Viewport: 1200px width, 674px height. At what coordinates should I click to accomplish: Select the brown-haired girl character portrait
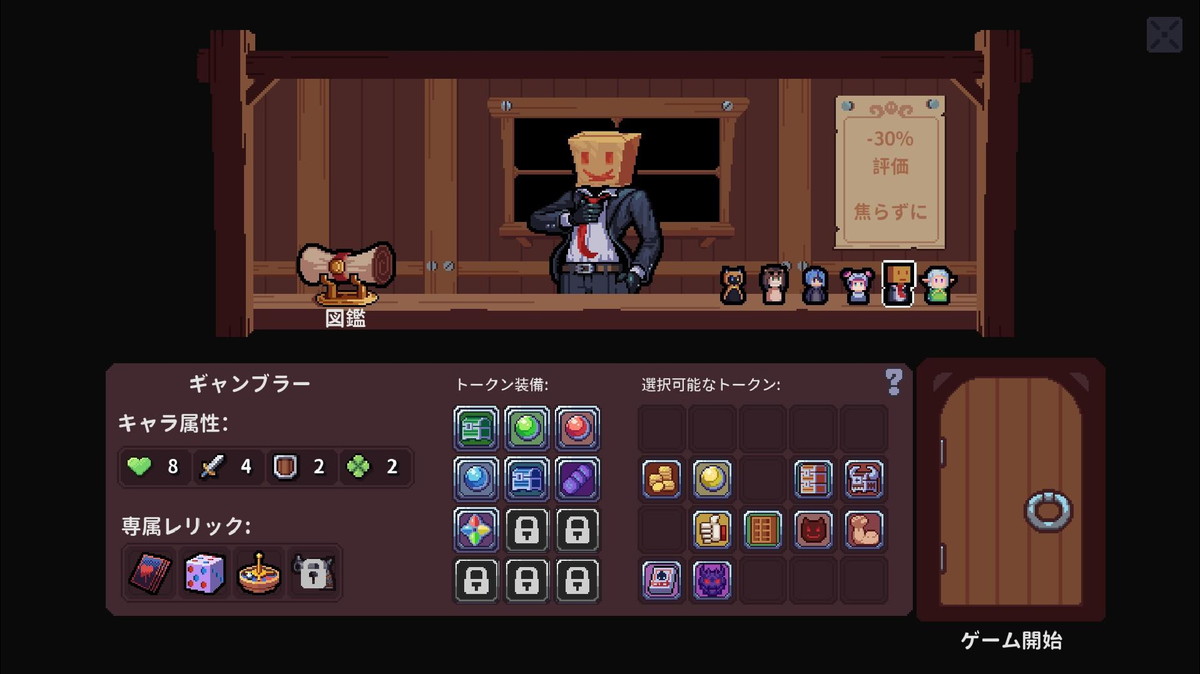tap(774, 285)
